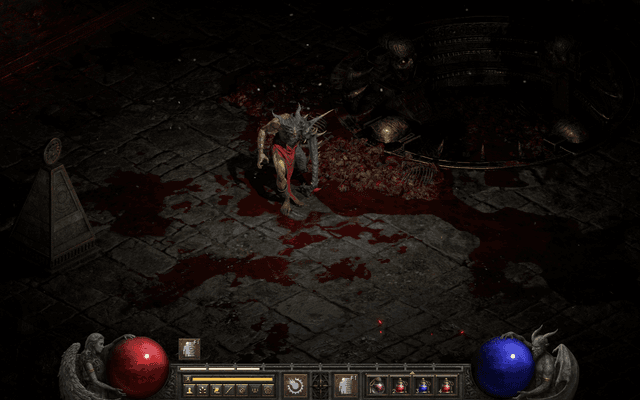Use the red healing potion in belt slot 4

(x=446, y=385)
